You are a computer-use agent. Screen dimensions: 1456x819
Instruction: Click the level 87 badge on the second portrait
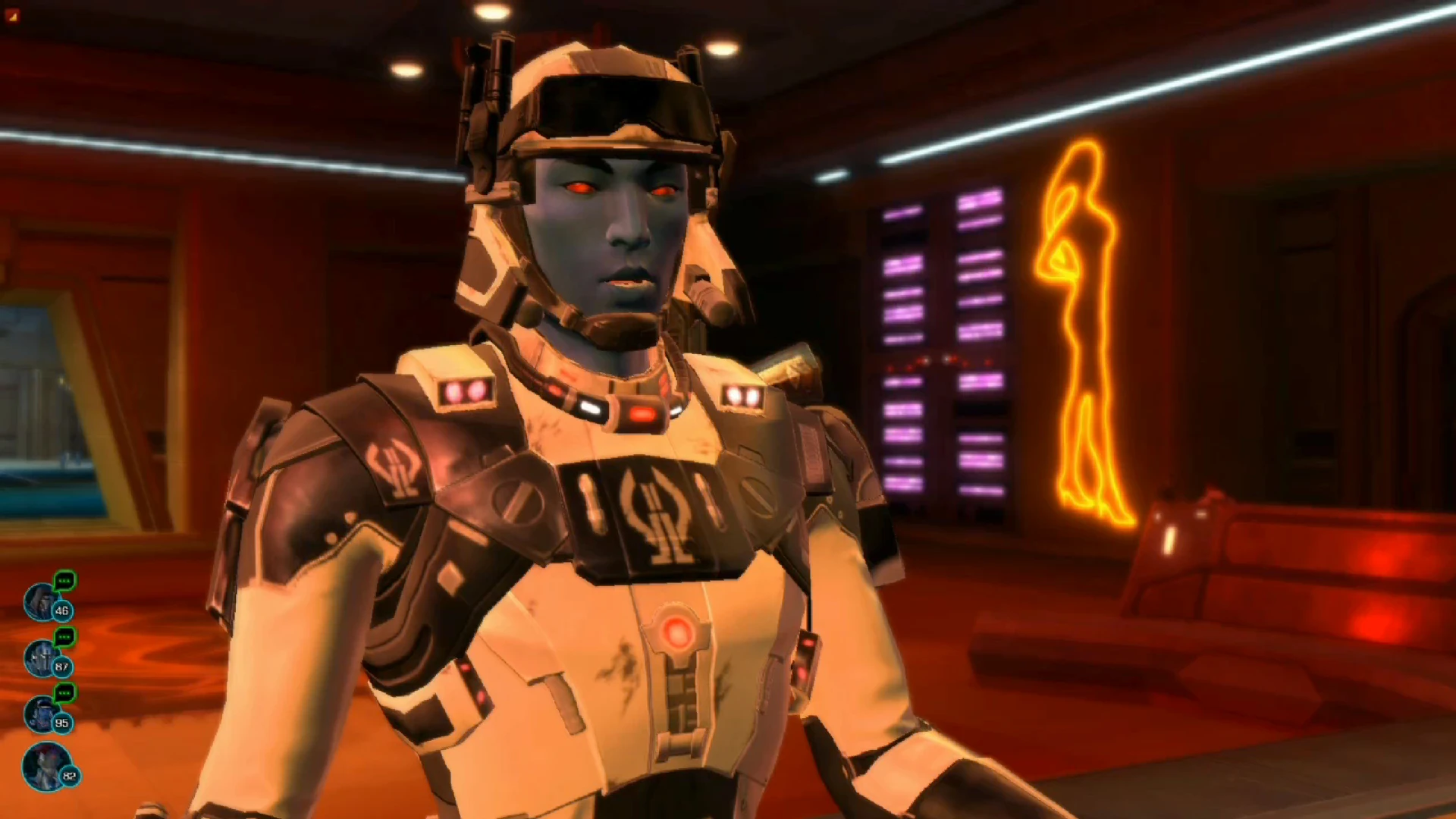coord(62,666)
